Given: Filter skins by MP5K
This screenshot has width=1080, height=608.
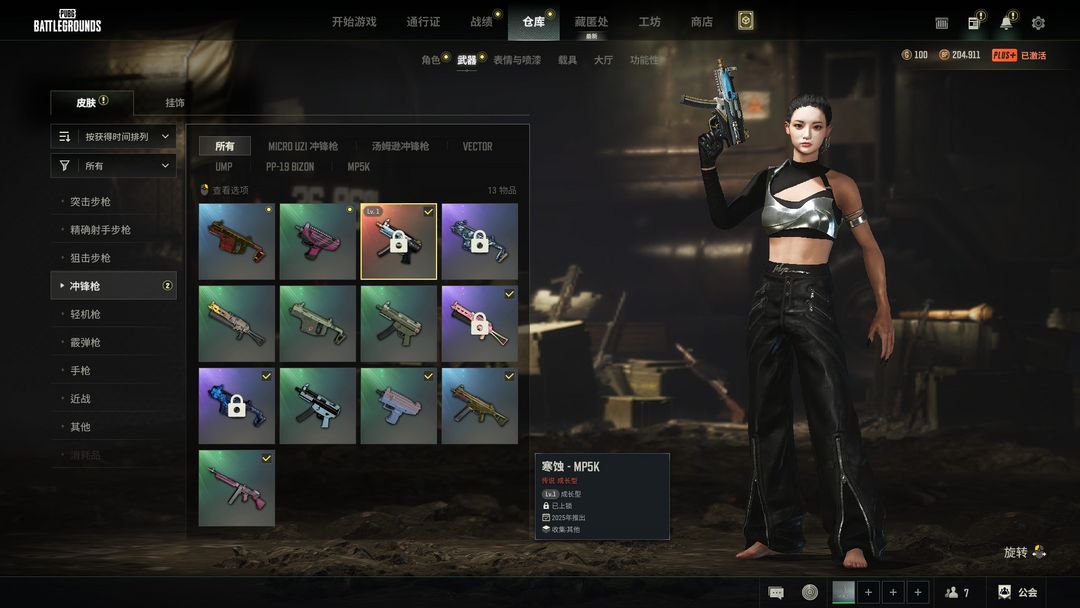Looking at the screenshot, I should (x=358, y=167).
